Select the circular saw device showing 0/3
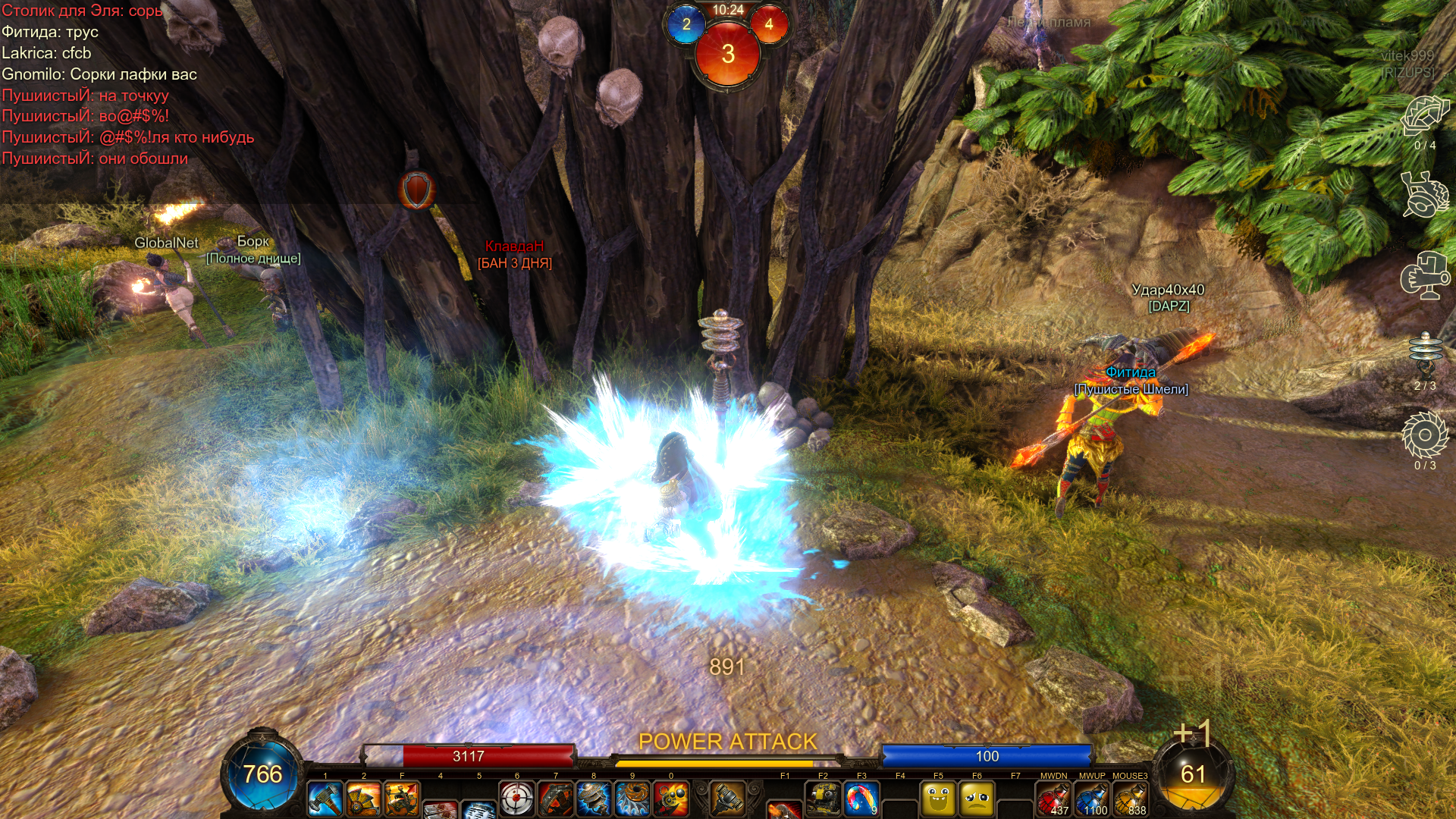The width and height of the screenshot is (1456, 819). (1425, 435)
